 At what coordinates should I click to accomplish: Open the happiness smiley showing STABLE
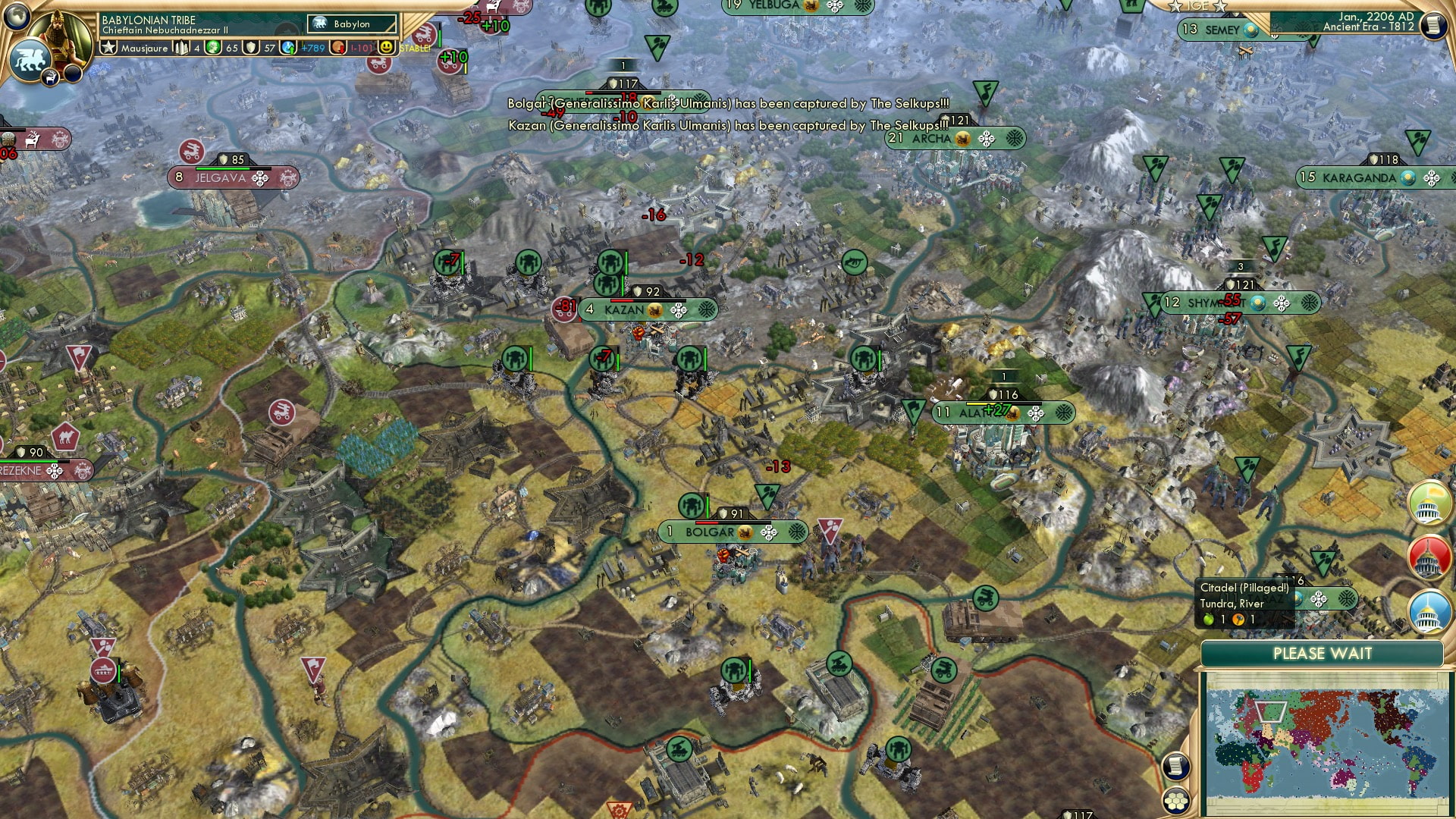388,47
